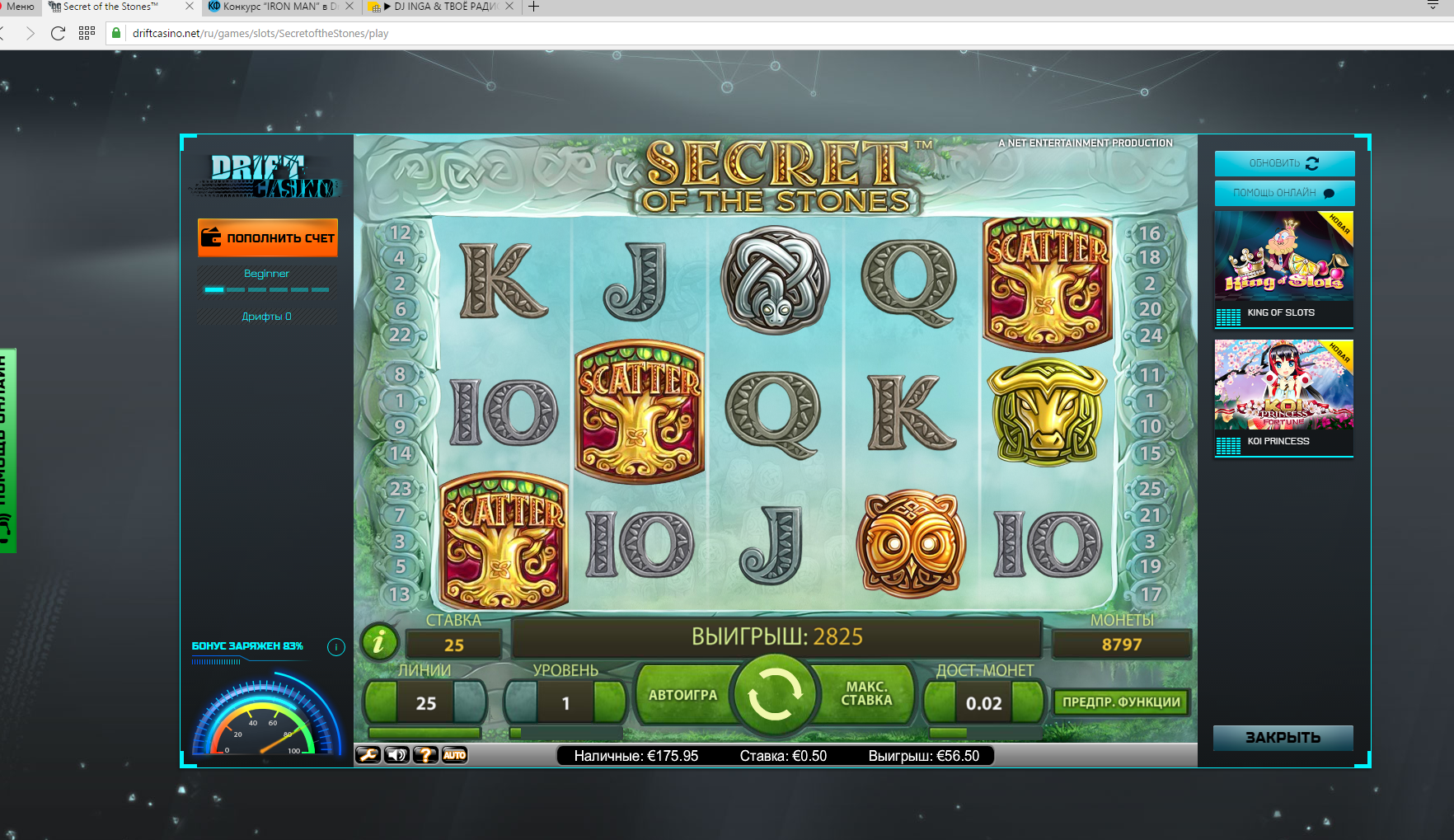The height and width of the screenshot is (840, 1454).
Task: Reload the browser page
Action: pos(58,33)
